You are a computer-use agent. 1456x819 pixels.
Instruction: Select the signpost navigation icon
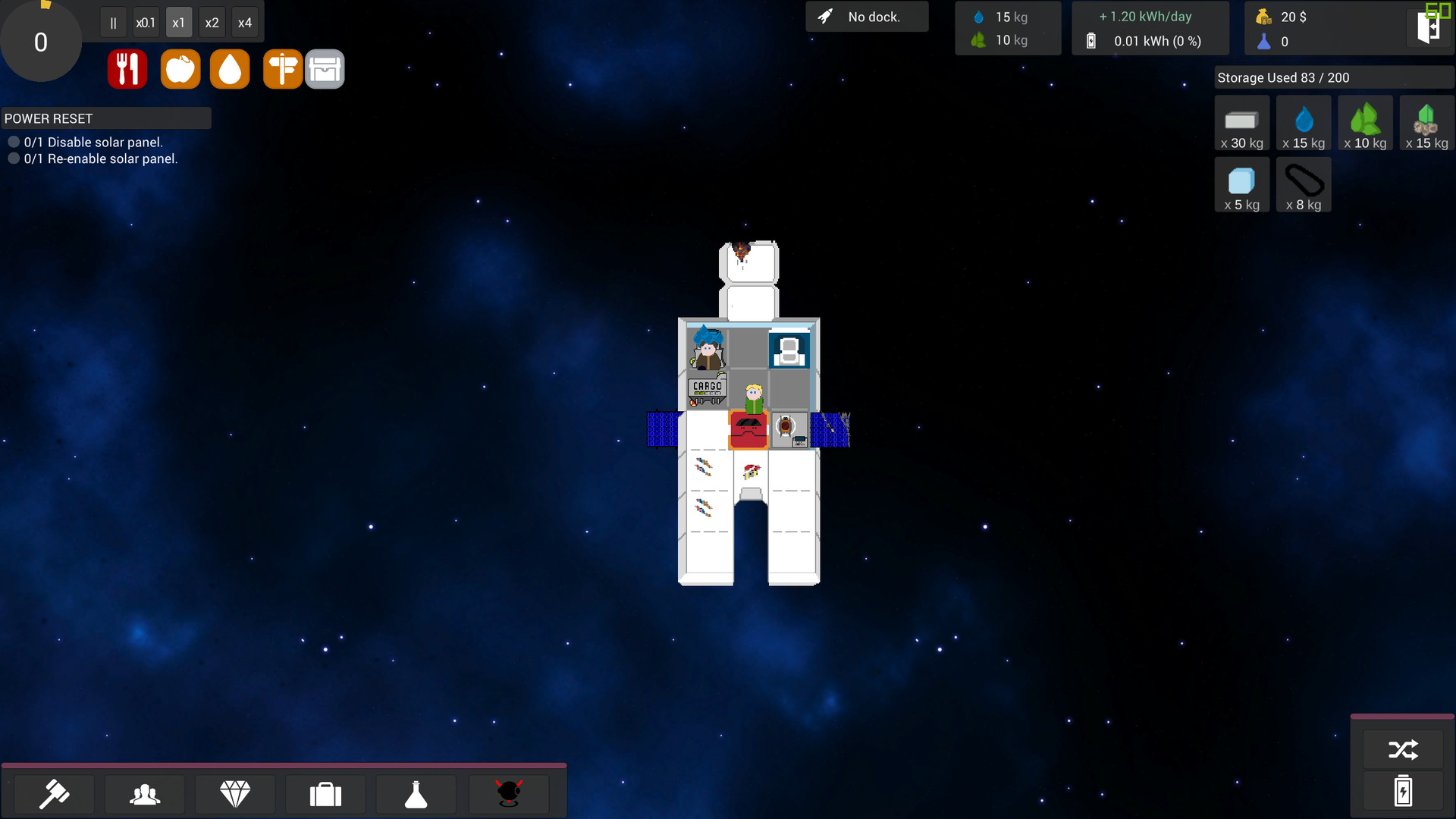coord(282,68)
